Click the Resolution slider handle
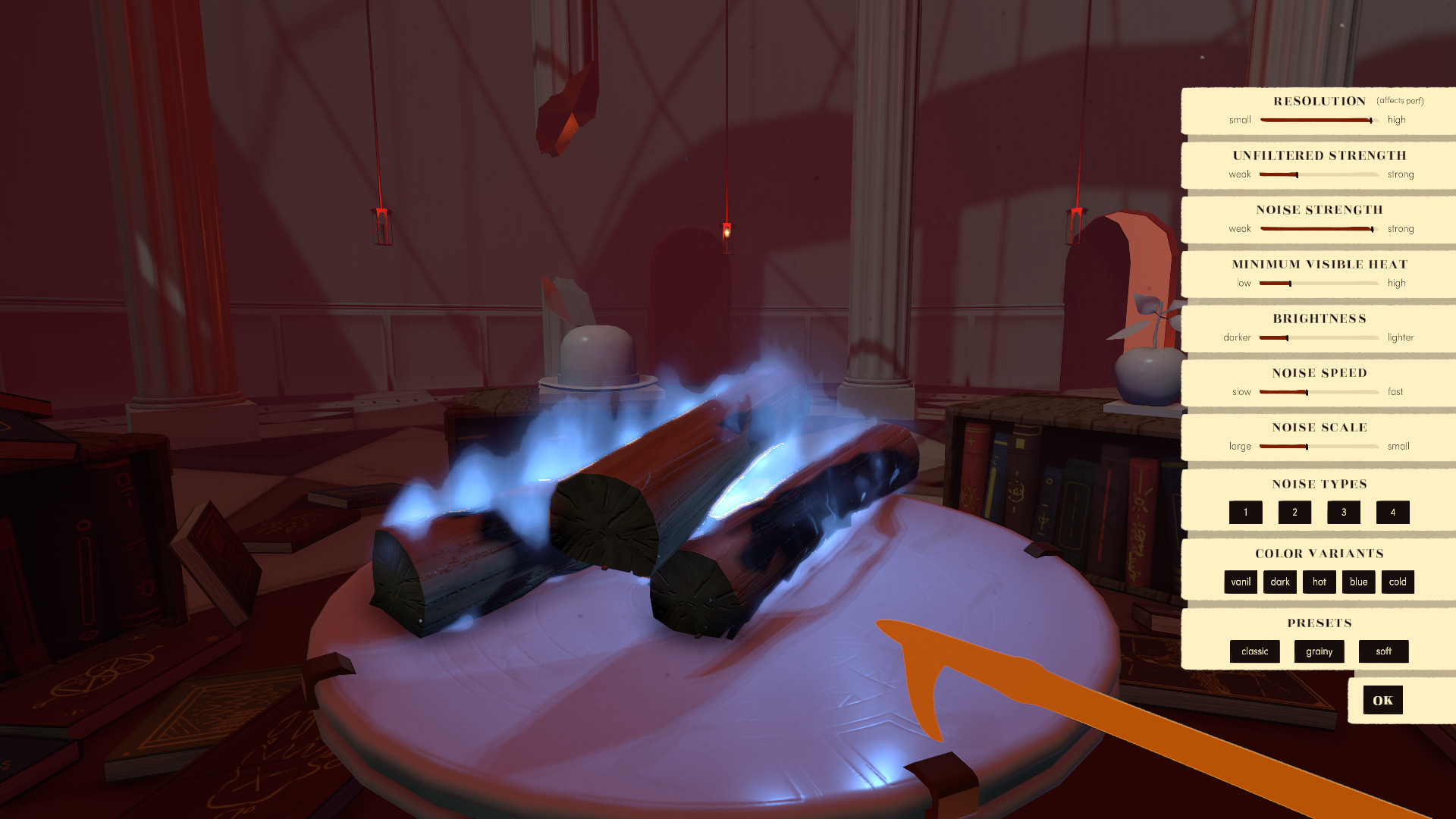This screenshot has height=819, width=1456. point(1371,119)
